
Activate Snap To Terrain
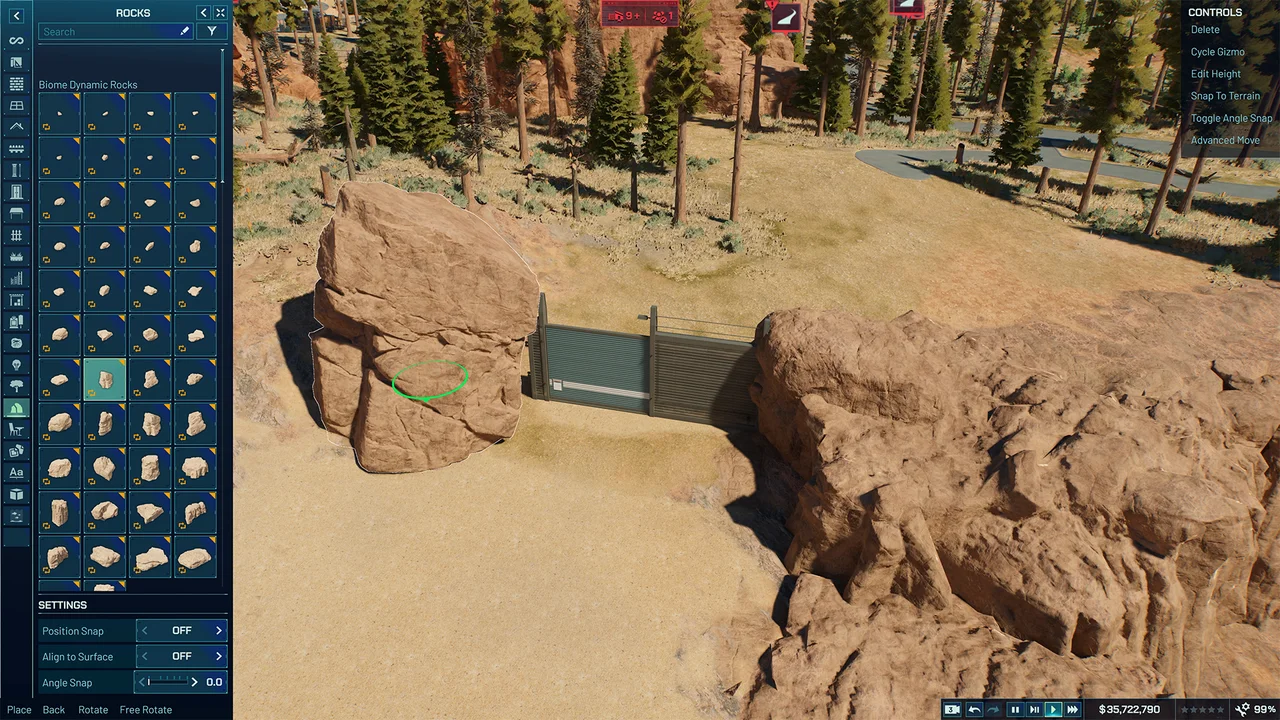pos(1225,96)
